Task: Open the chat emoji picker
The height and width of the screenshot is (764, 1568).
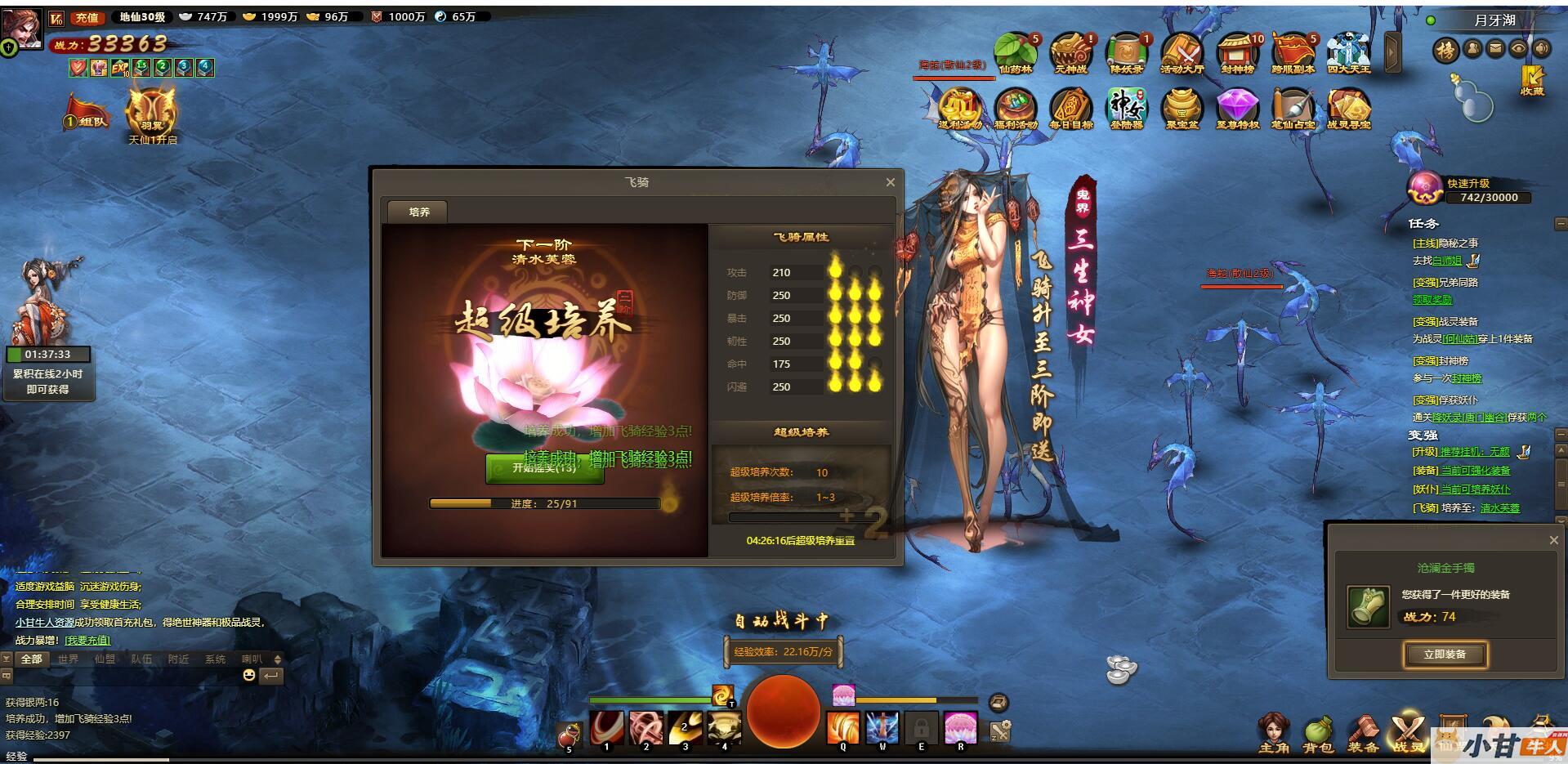Action: [249, 675]
